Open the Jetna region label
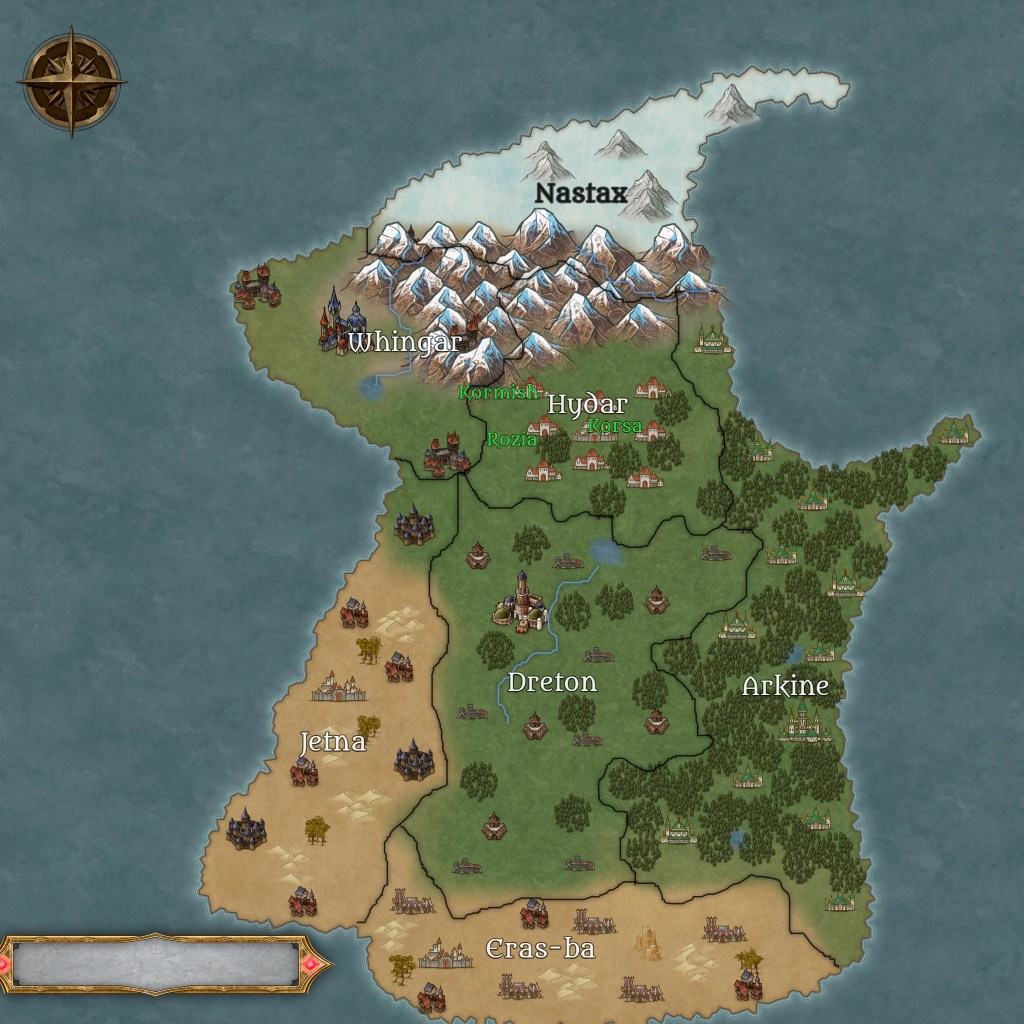The height and width of the screenshot is (1024, 1024). point(333,742)
